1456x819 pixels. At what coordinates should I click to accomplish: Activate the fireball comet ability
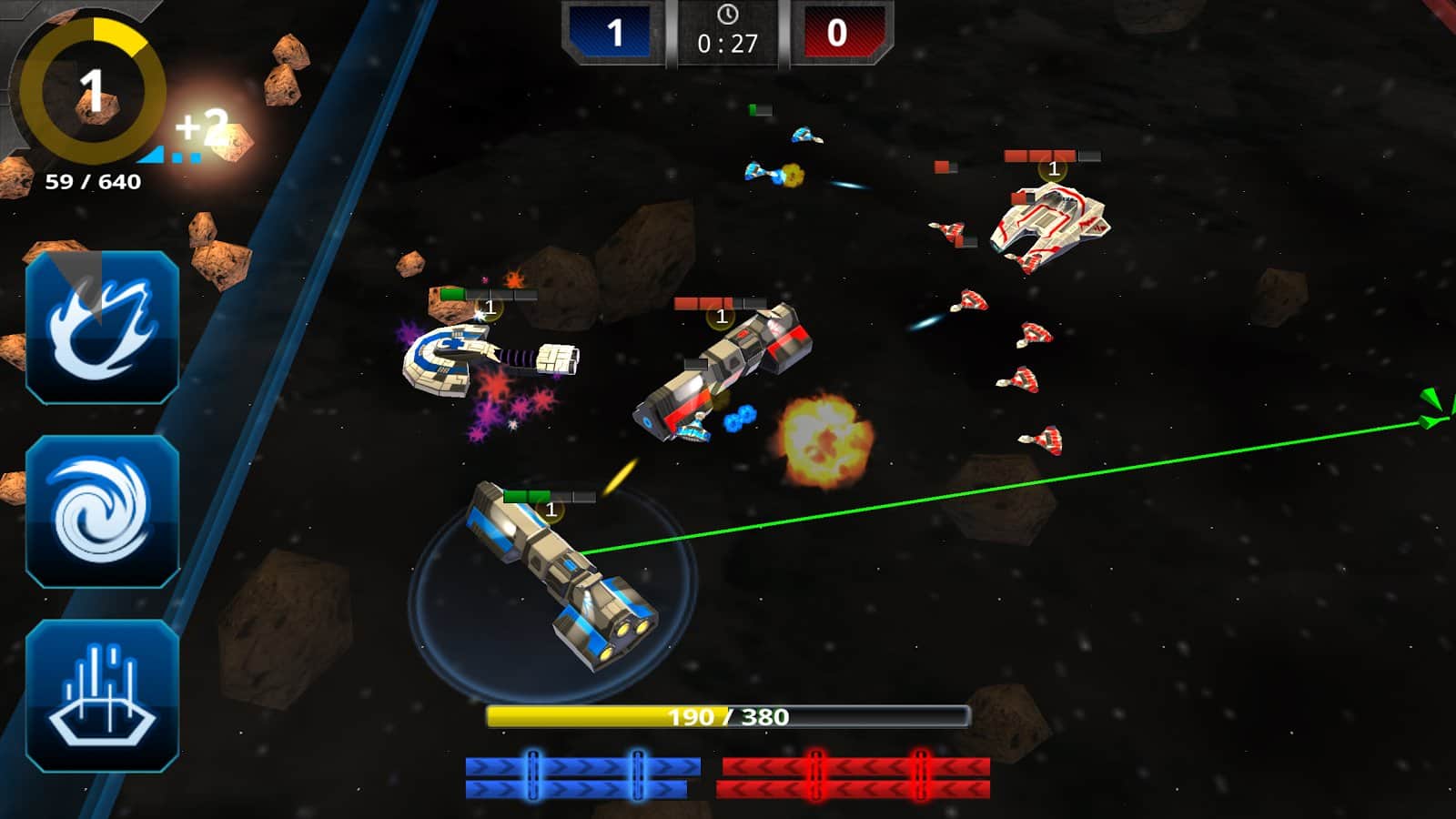[102, 328]
